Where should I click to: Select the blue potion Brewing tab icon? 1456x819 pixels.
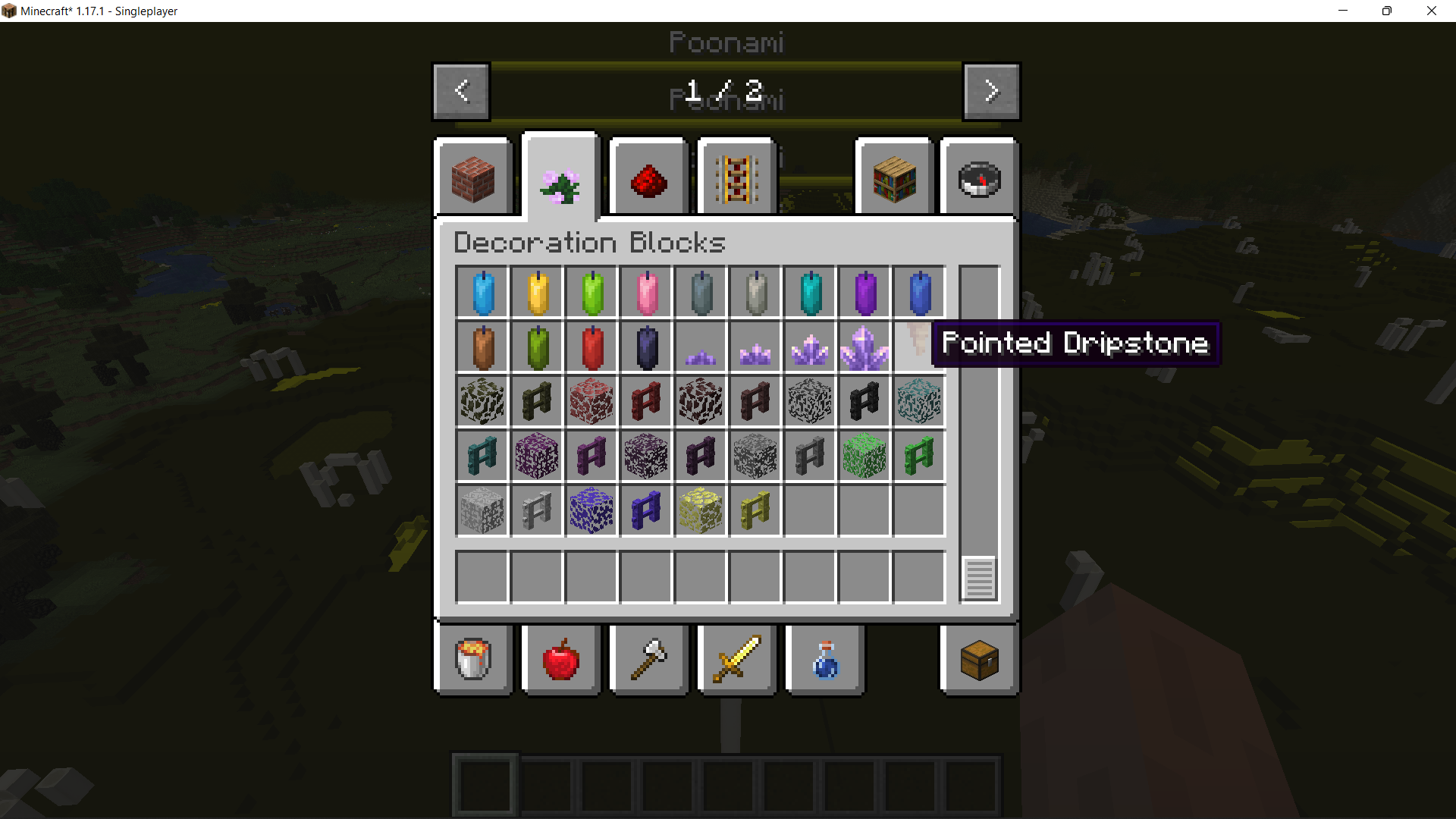824,660
